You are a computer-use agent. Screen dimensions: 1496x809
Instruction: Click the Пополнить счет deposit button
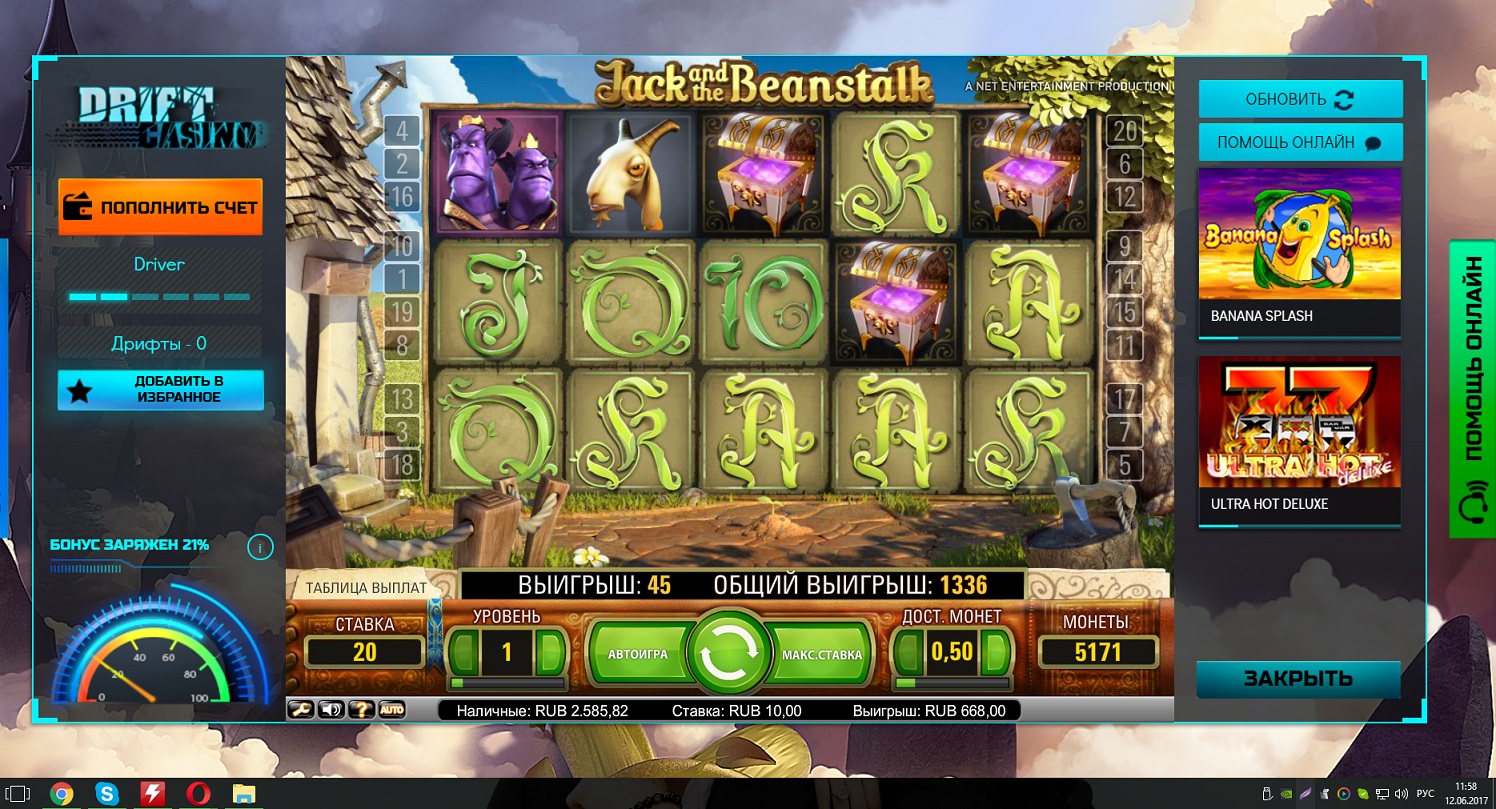point(160,207)
